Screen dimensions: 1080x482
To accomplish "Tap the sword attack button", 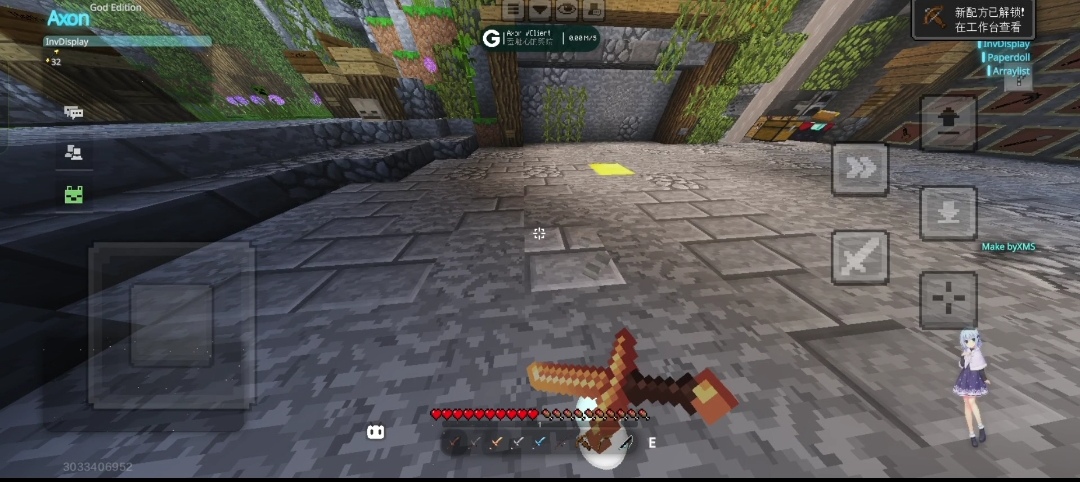I will pos(860,257).
